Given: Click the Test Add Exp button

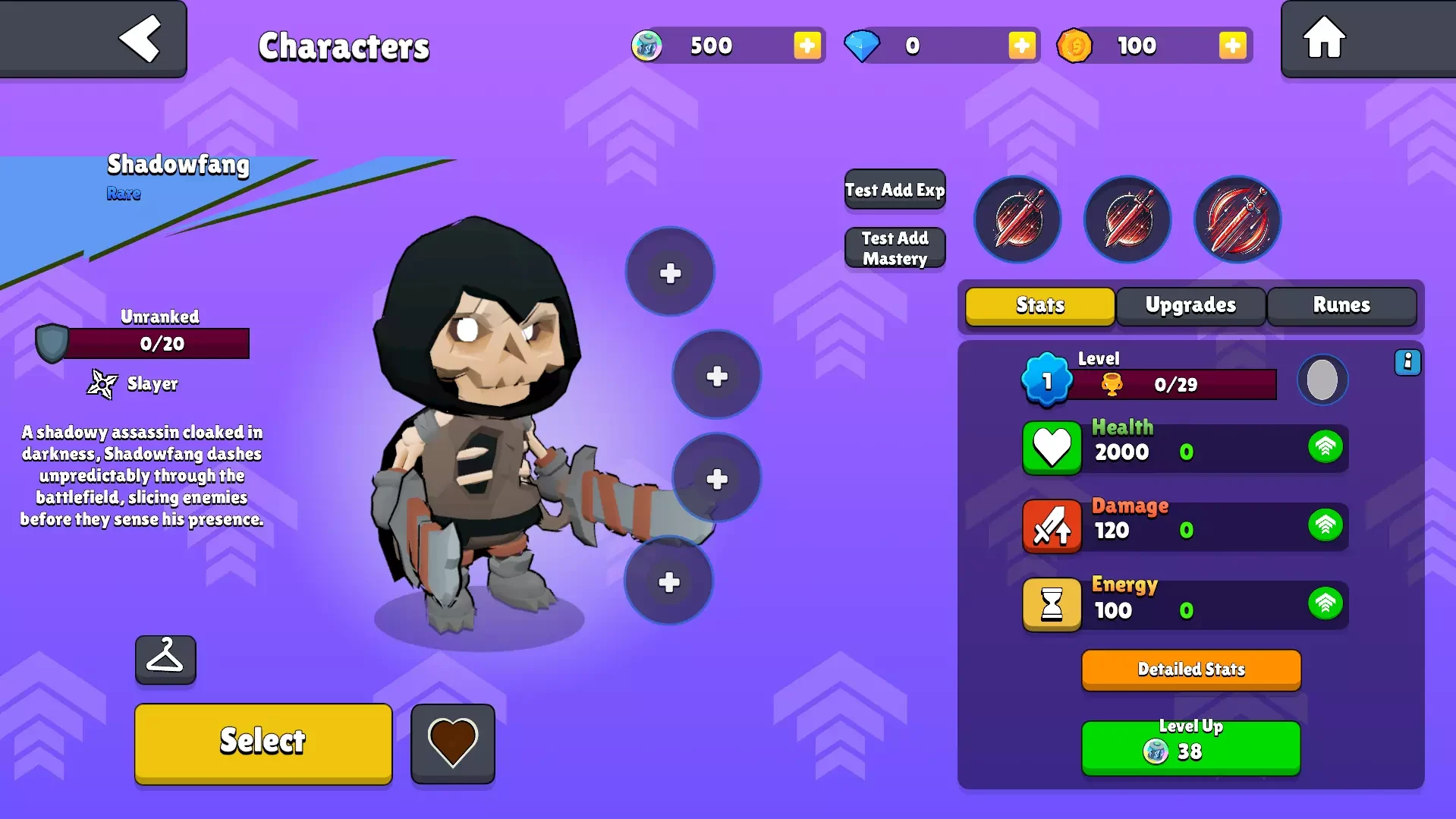Looking at the screenshot, I should pos(895,190).
